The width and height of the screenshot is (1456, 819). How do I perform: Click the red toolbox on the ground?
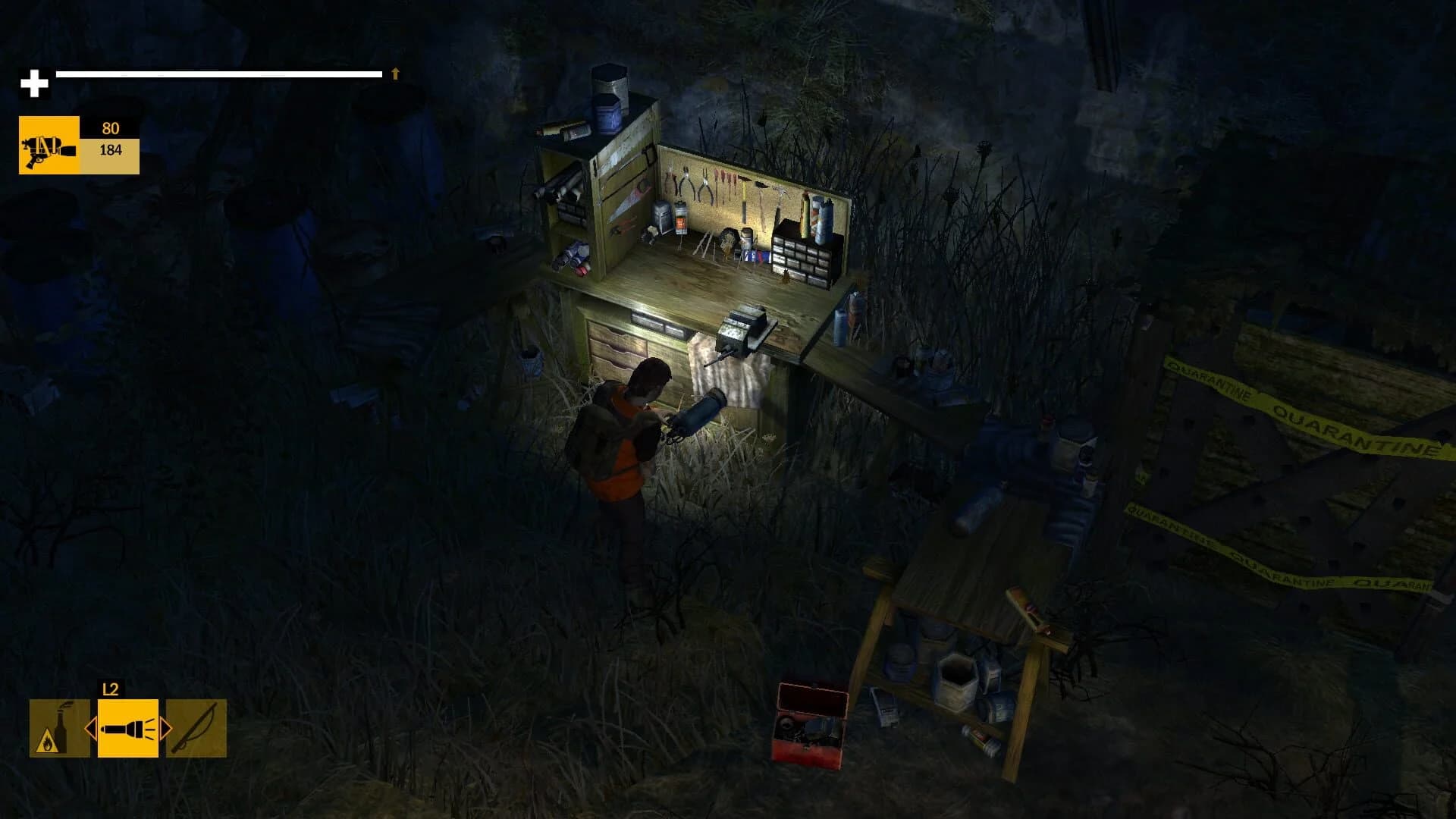click(x=811, y=728)
